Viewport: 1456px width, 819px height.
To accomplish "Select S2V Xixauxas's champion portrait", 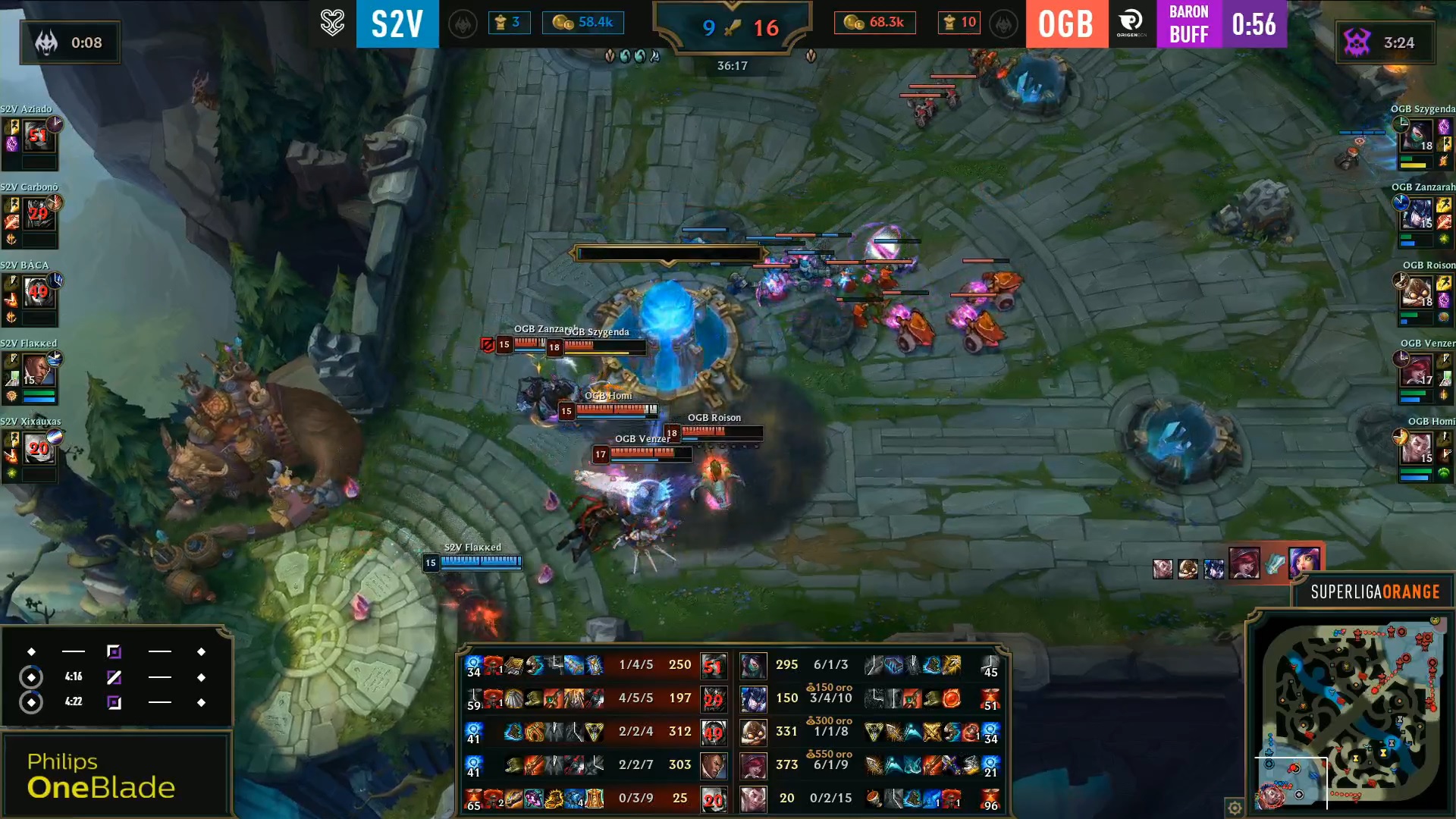I will 37,449.
